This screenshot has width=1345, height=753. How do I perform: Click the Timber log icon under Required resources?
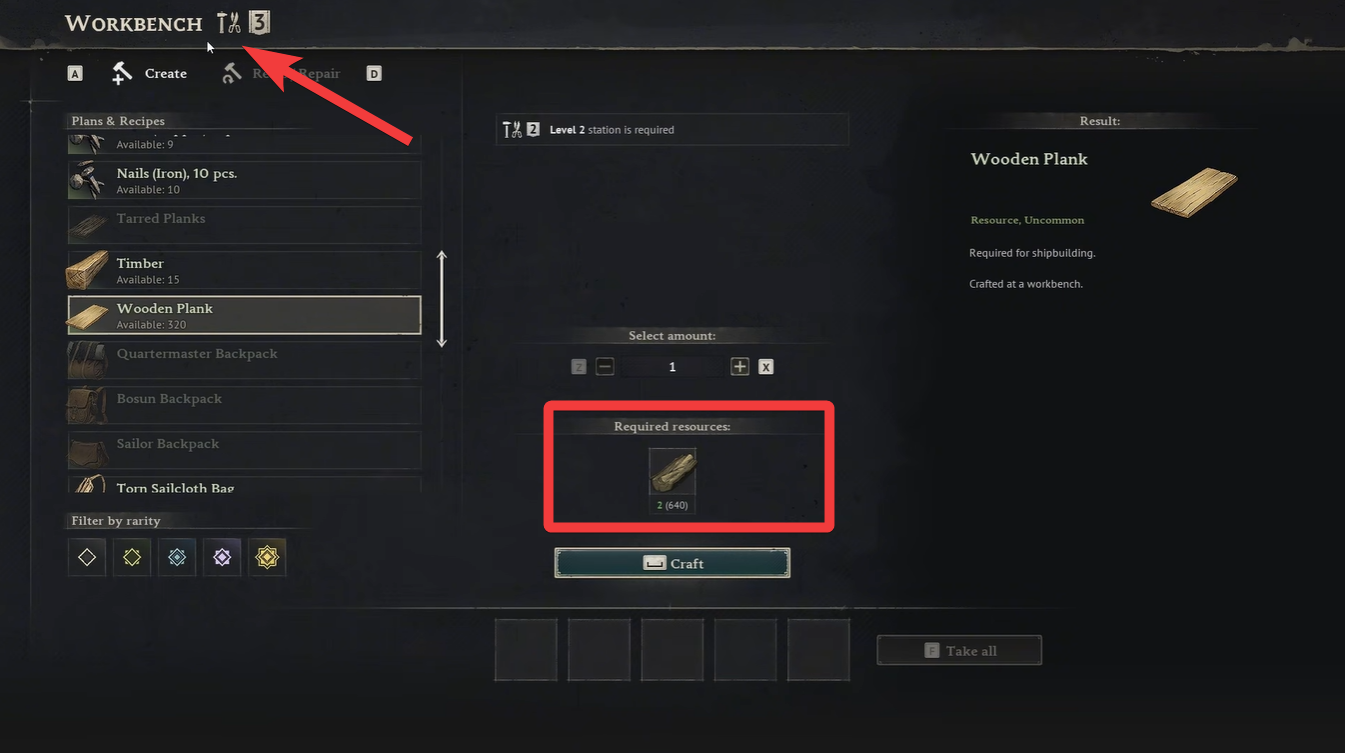[x=672, y=471]
